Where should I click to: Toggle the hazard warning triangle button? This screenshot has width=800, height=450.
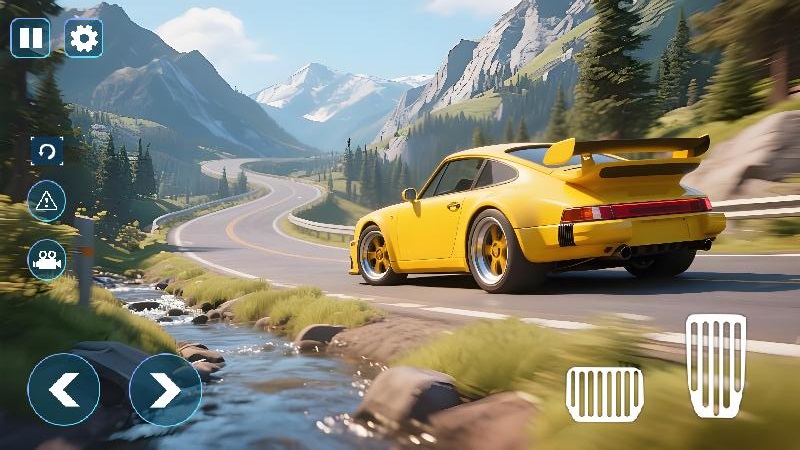pyautogui.click(x=47, y=200)
